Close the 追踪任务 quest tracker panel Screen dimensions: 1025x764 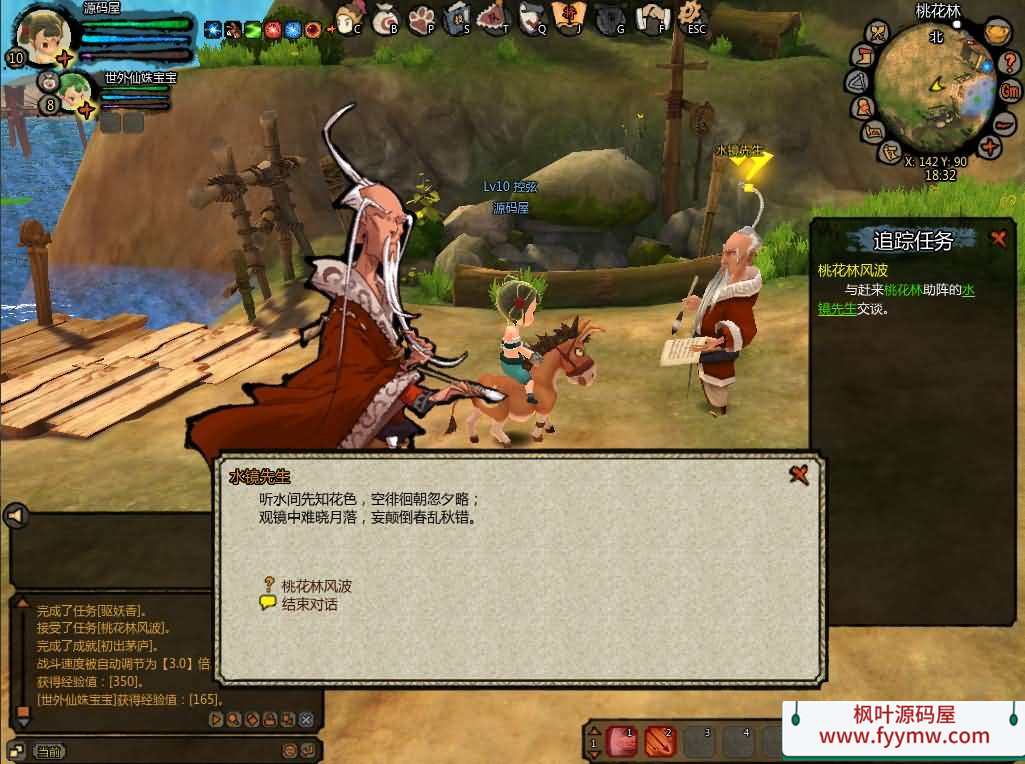pos(998,238)
